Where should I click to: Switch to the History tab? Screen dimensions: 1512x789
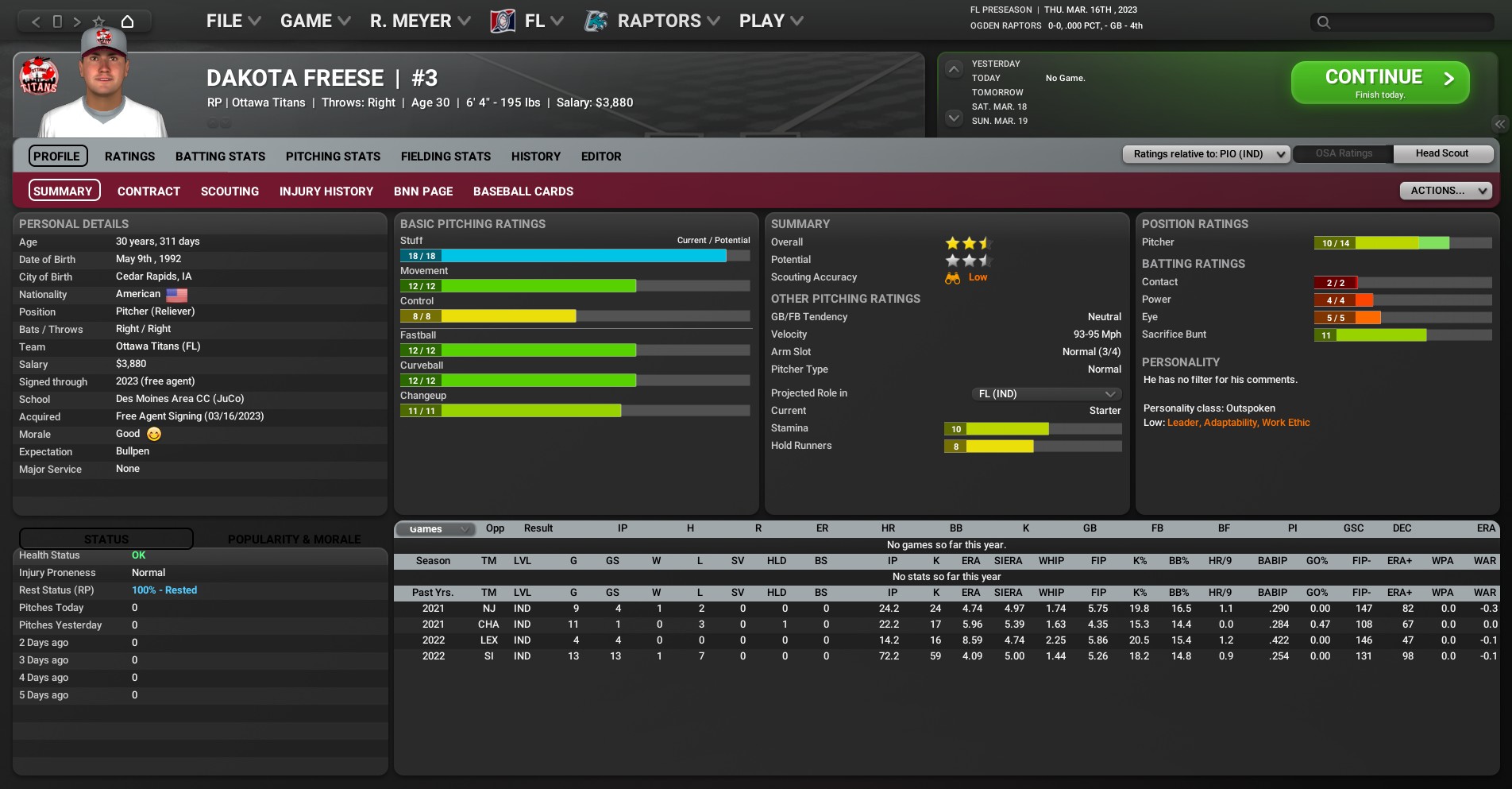click(x=535, y=157)
